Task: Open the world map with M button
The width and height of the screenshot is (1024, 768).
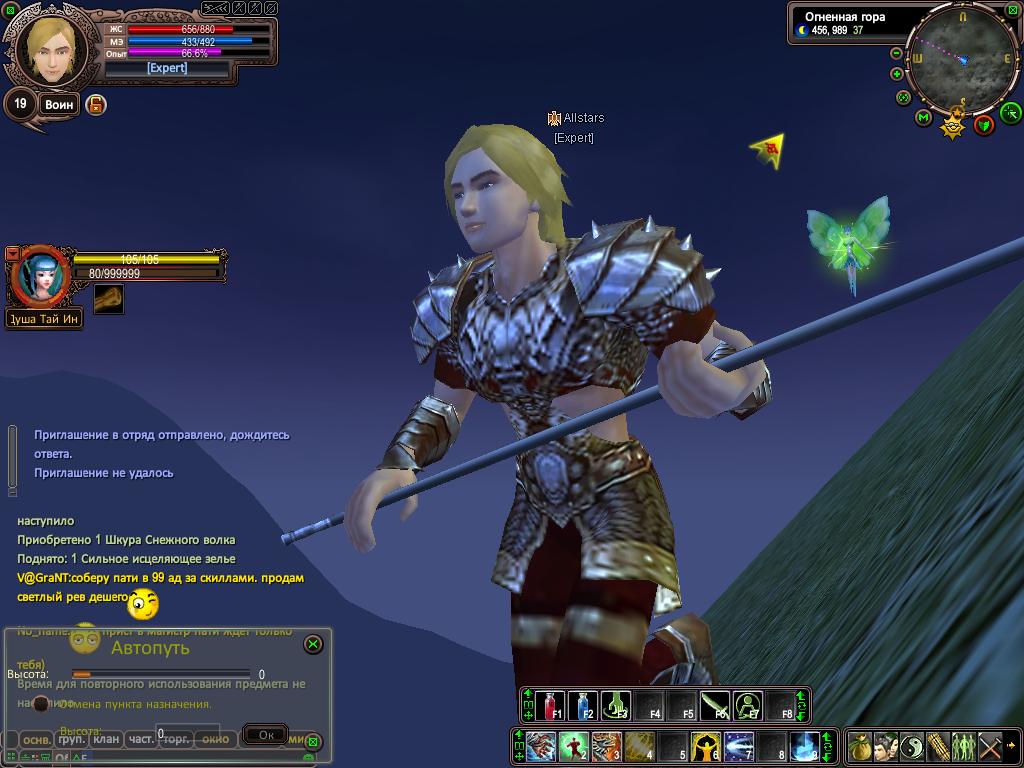Action: click(x=924, y=118)
